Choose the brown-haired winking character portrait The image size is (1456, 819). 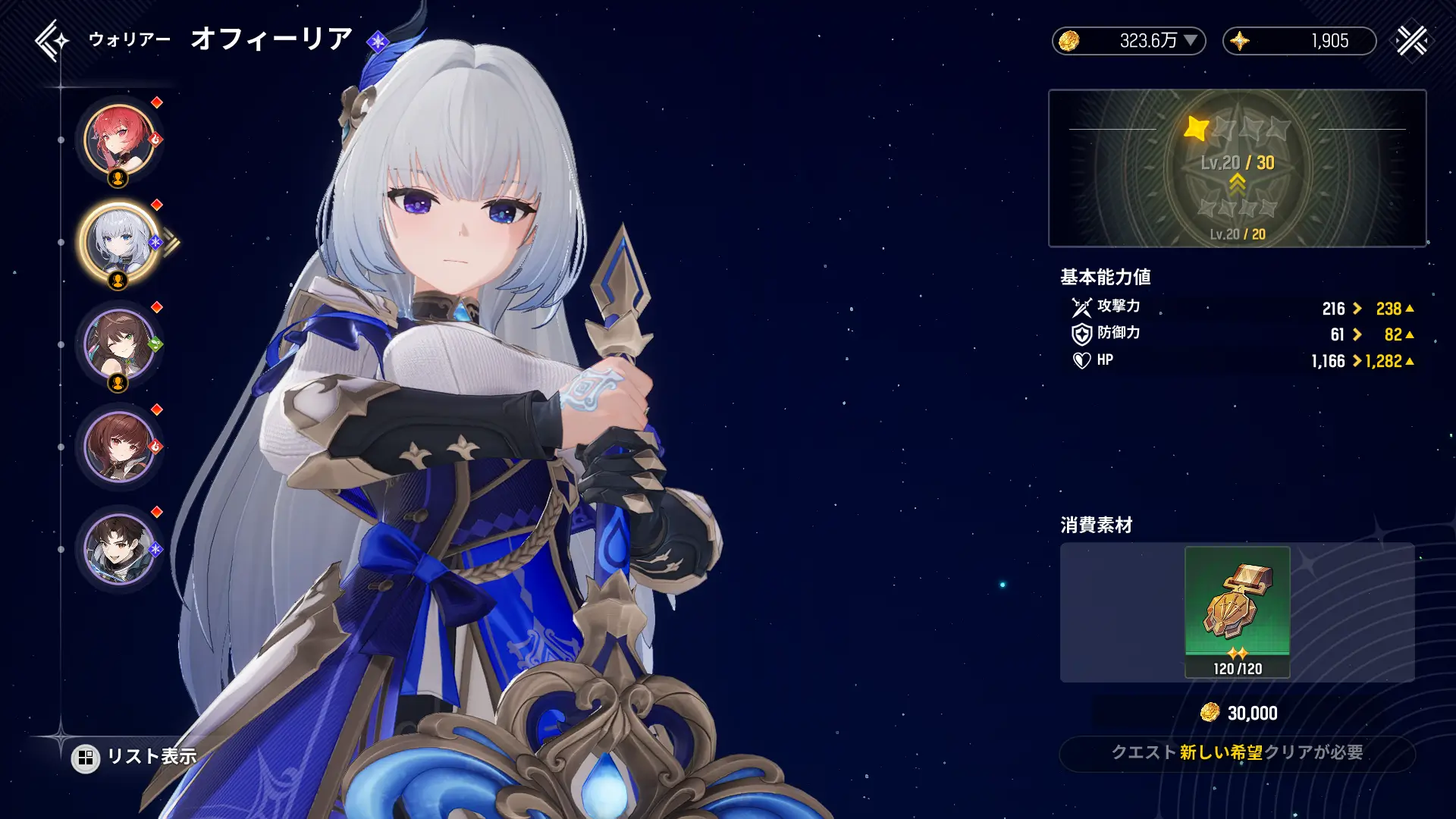point(119,345)
